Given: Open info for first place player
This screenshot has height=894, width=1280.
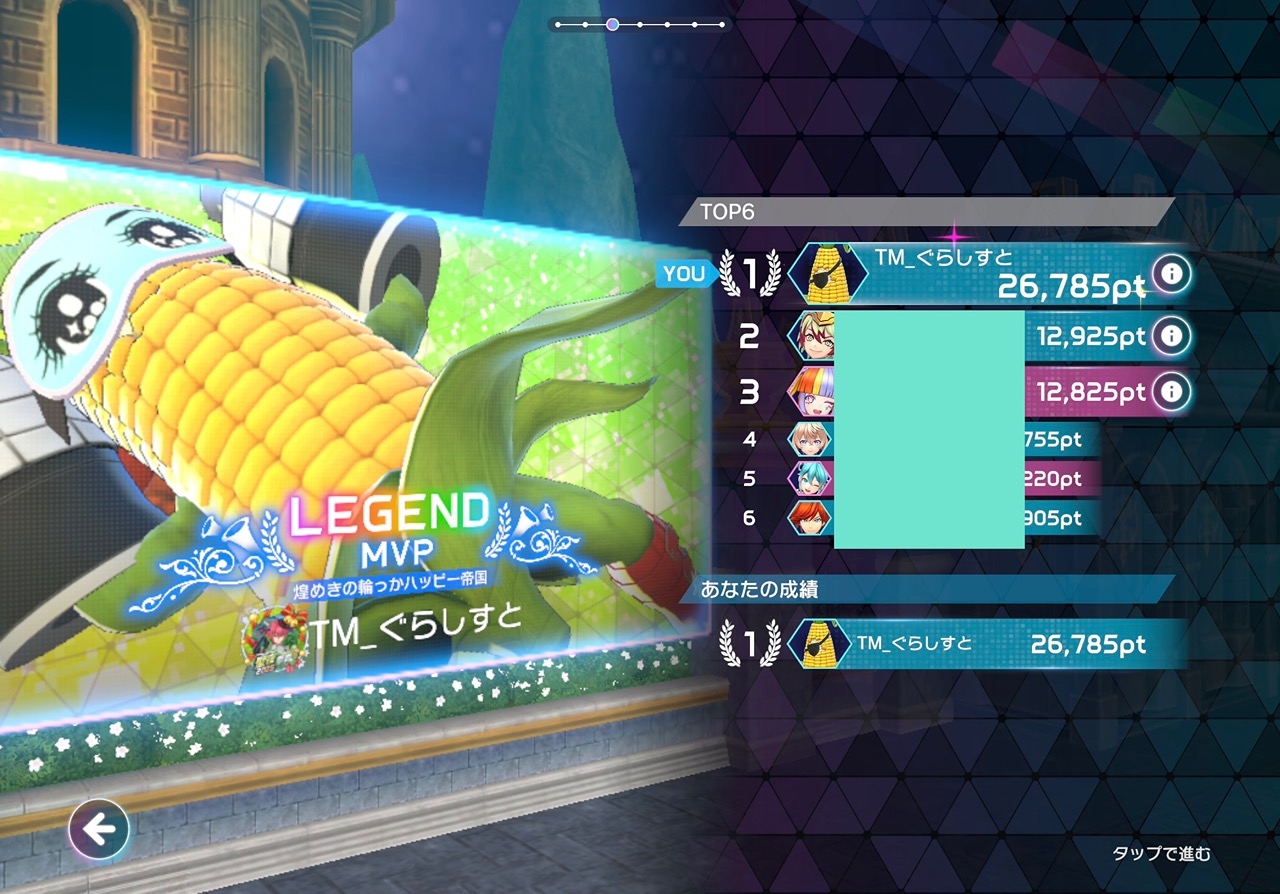Looking at the screenshot, I should click(1171, 273).
